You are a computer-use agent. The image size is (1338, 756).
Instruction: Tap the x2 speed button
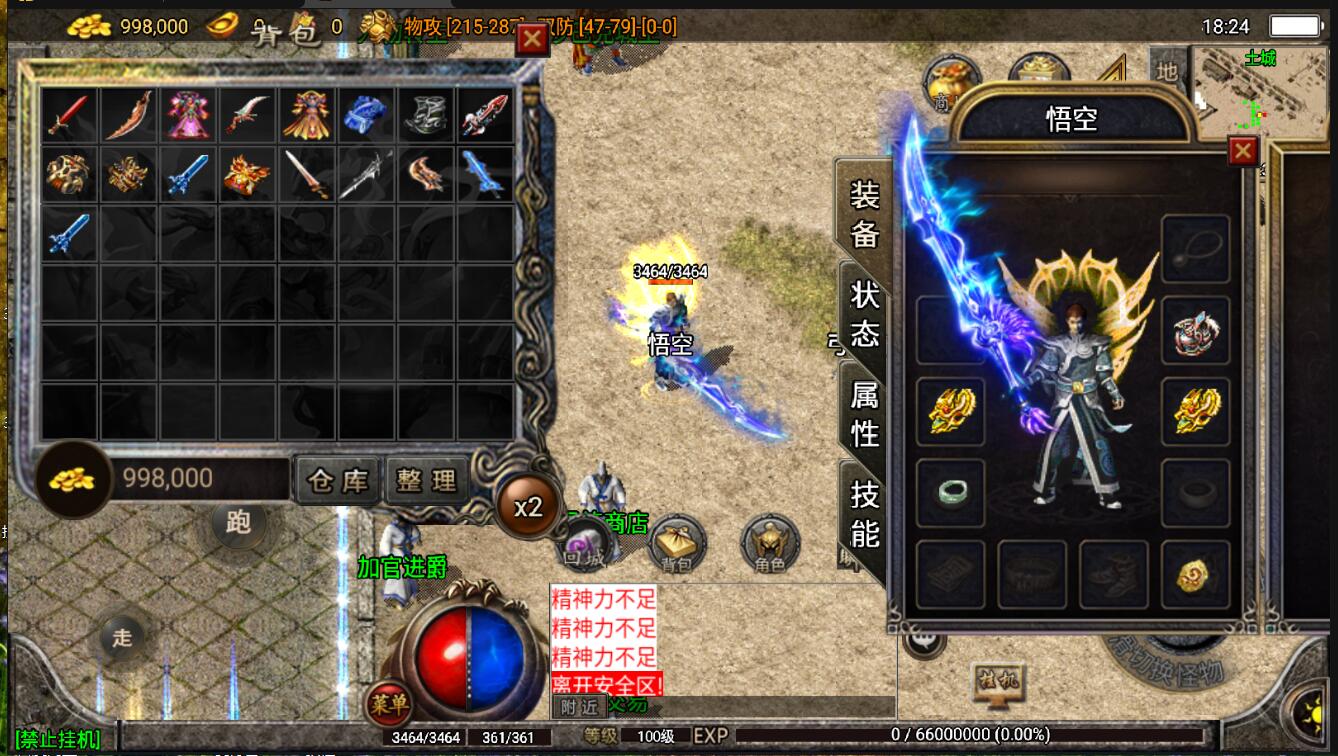(x=528, y=507)
